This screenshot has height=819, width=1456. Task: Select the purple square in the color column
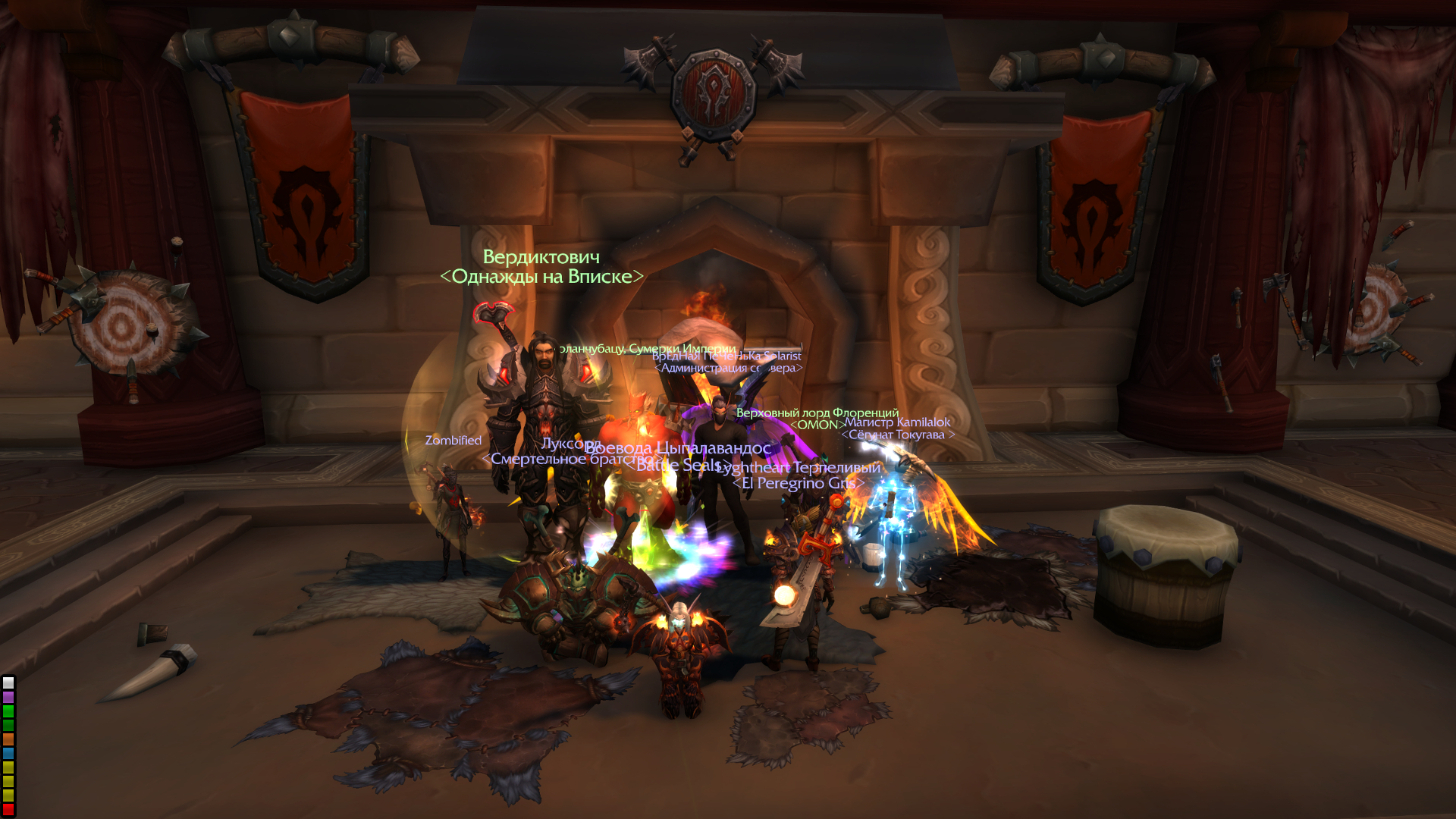point(8,697)
